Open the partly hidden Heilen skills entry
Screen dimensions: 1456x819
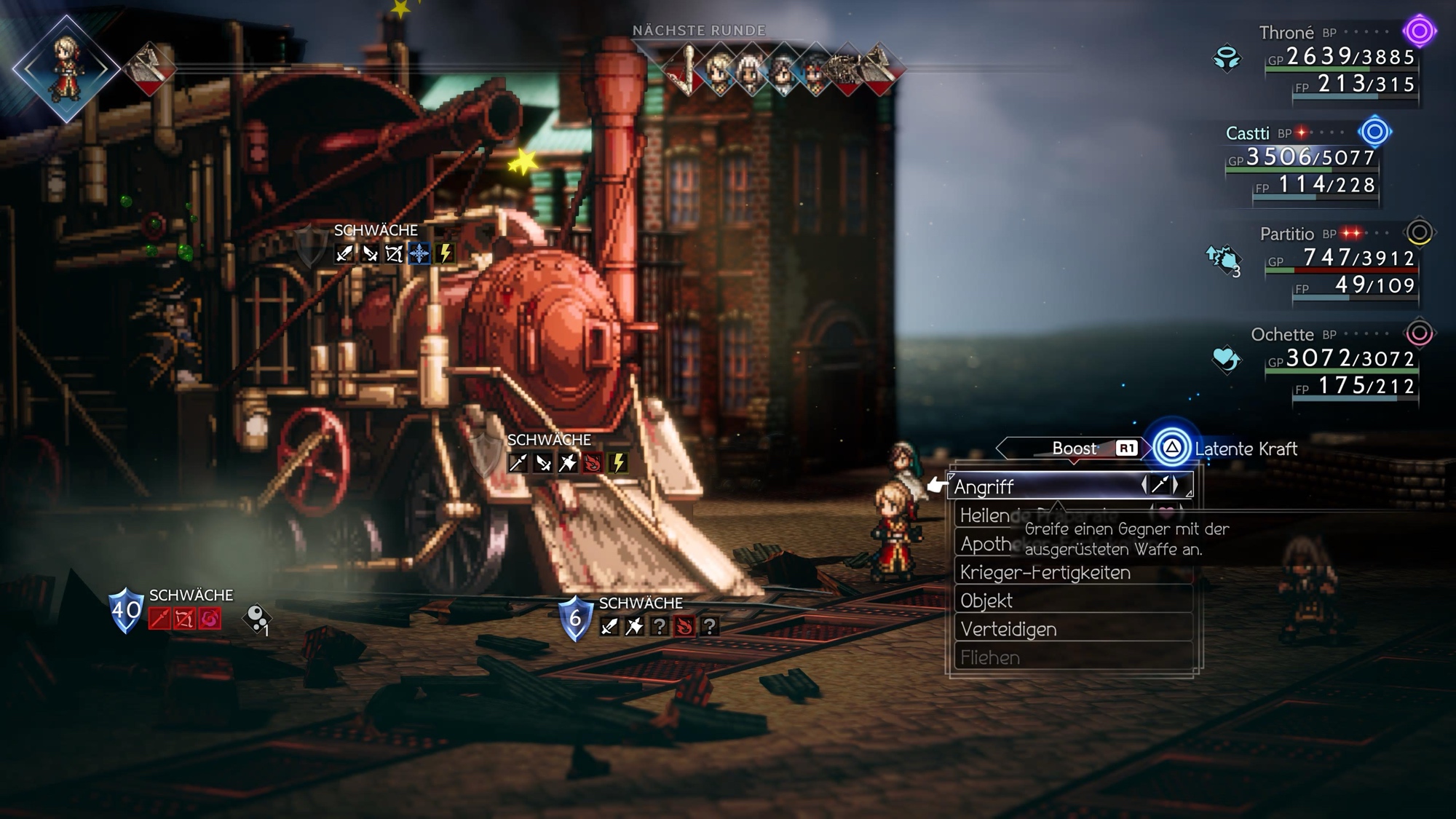(x=984, y=516)
